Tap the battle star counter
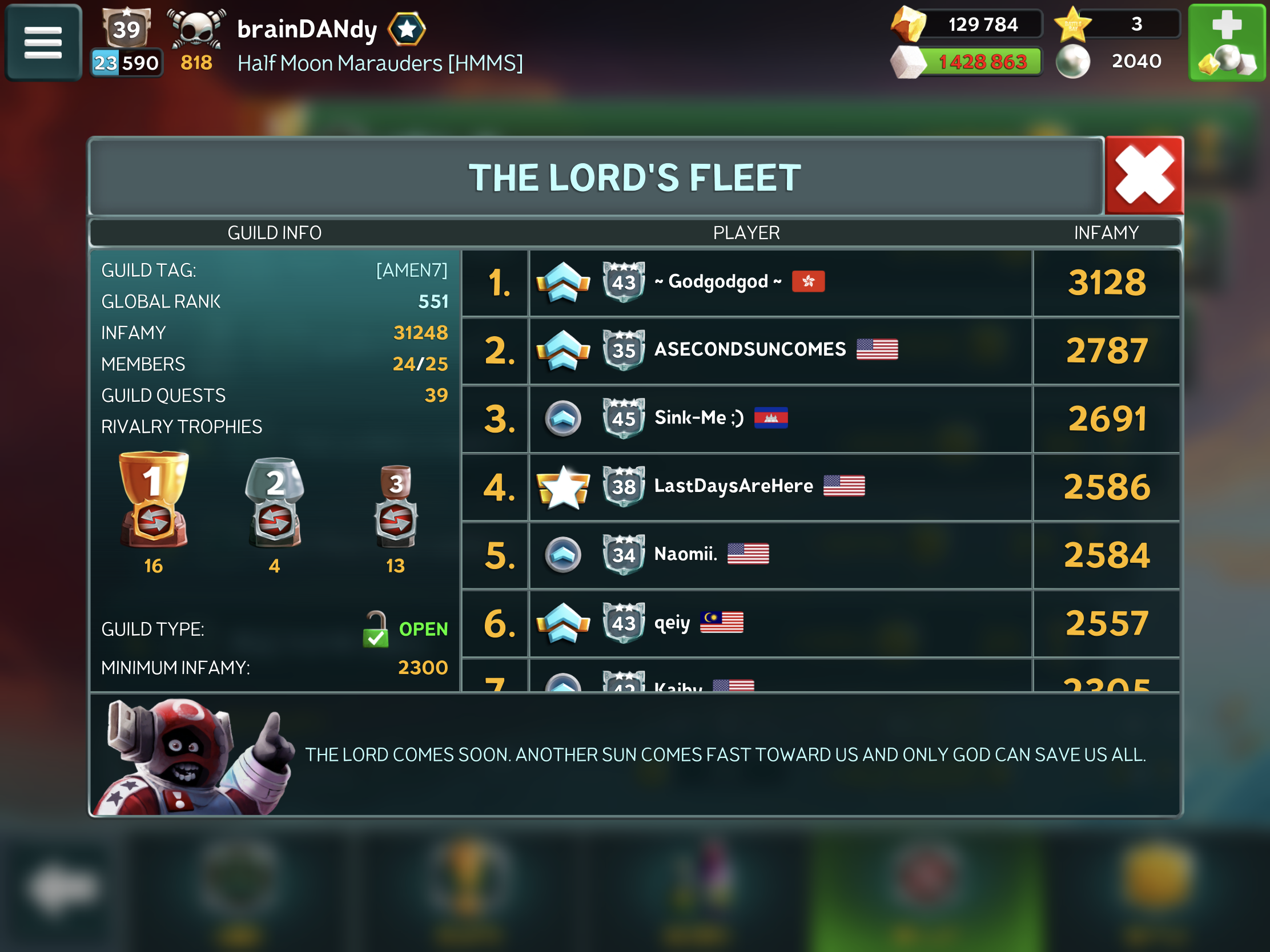 pyautogui.click(x=1117, y=25)
